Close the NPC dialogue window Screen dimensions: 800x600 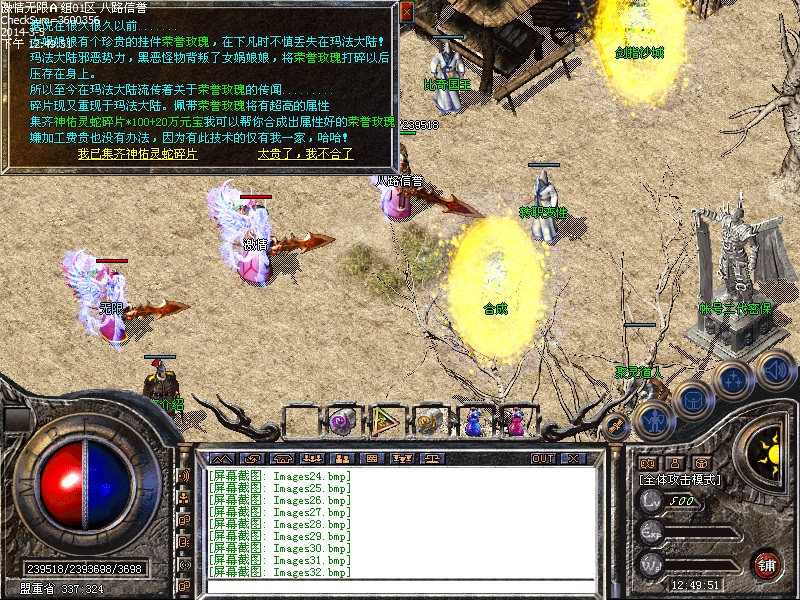tap(406, 12)
